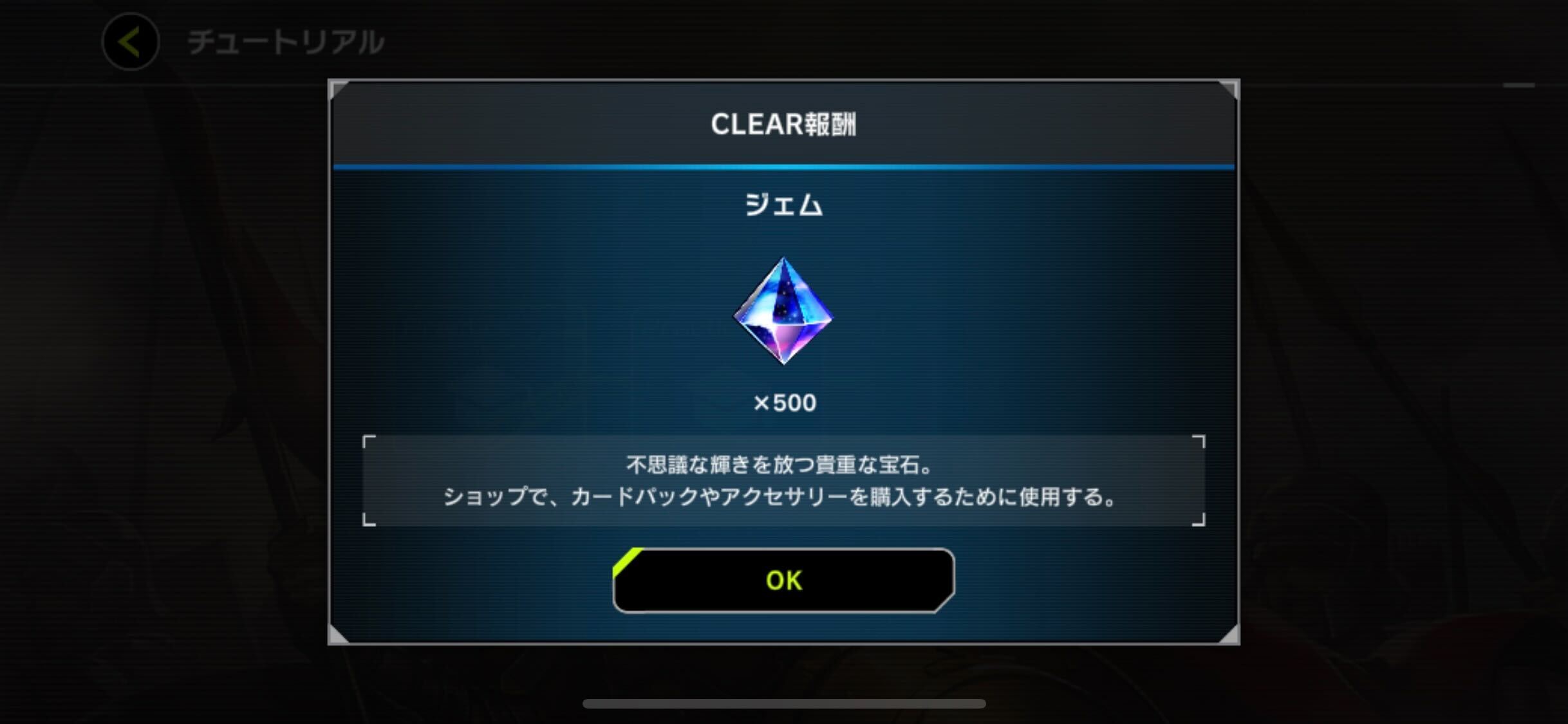
Task: Tap the ×500 quantity text
Action: point(784,403)
